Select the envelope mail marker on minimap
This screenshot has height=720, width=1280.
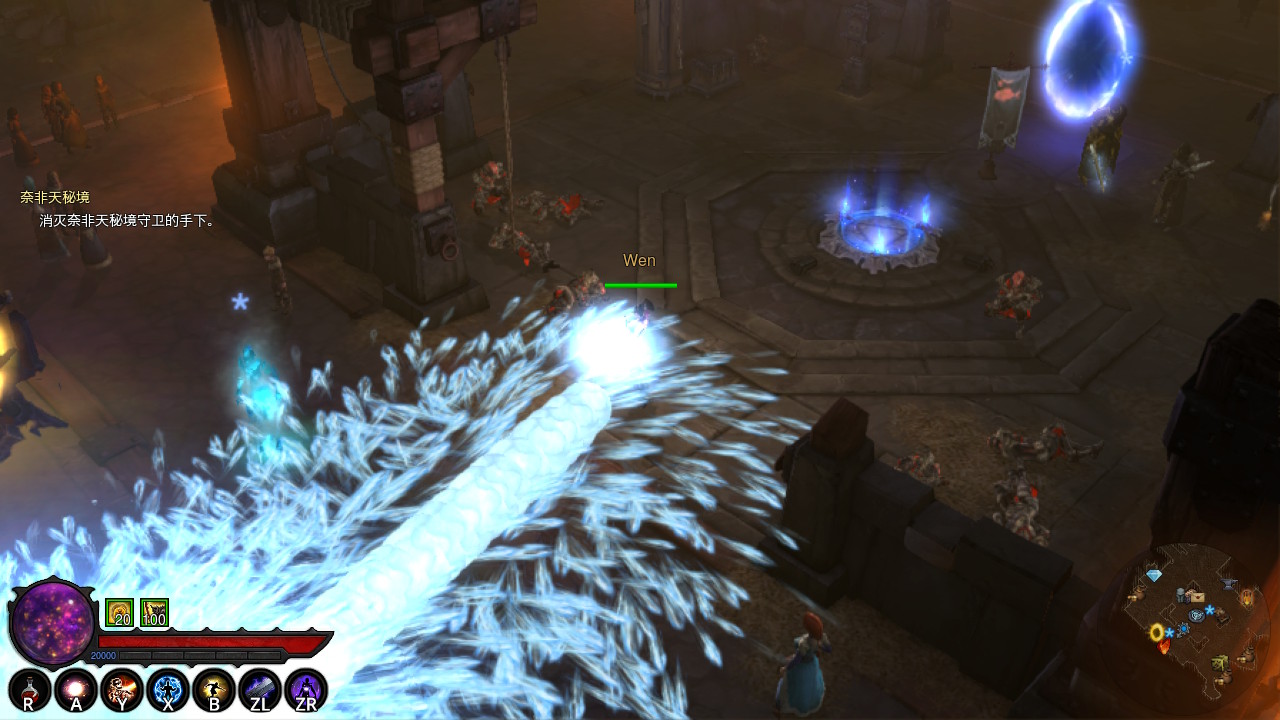tap(1197, 596)
